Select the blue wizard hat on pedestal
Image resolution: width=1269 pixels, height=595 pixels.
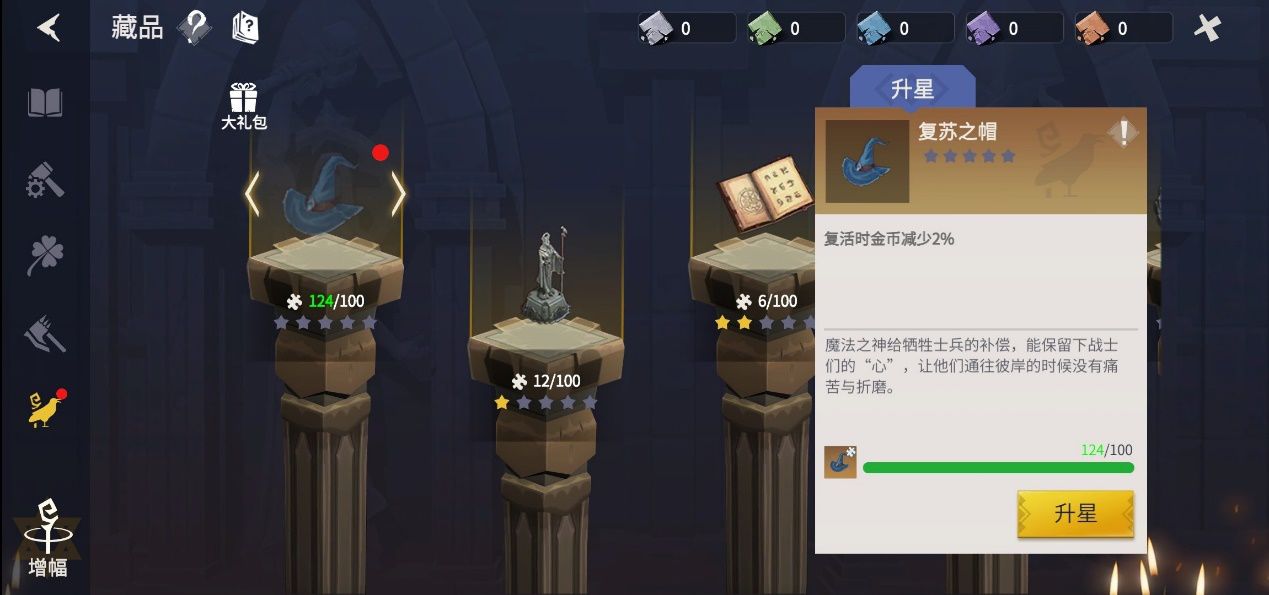(x=322, y=196)
